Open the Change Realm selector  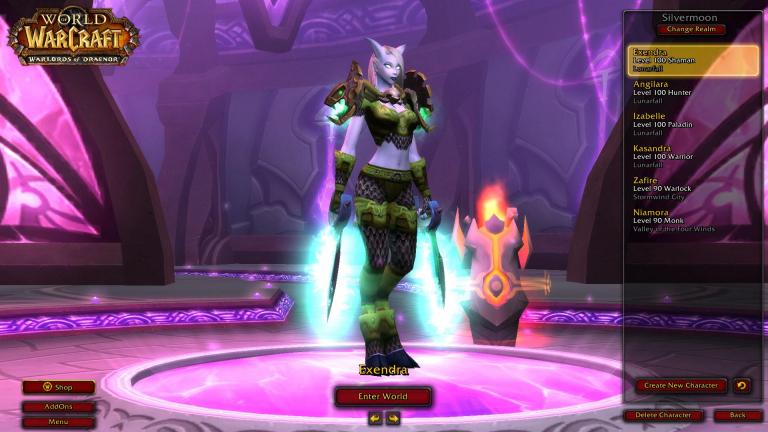point(692,29)
